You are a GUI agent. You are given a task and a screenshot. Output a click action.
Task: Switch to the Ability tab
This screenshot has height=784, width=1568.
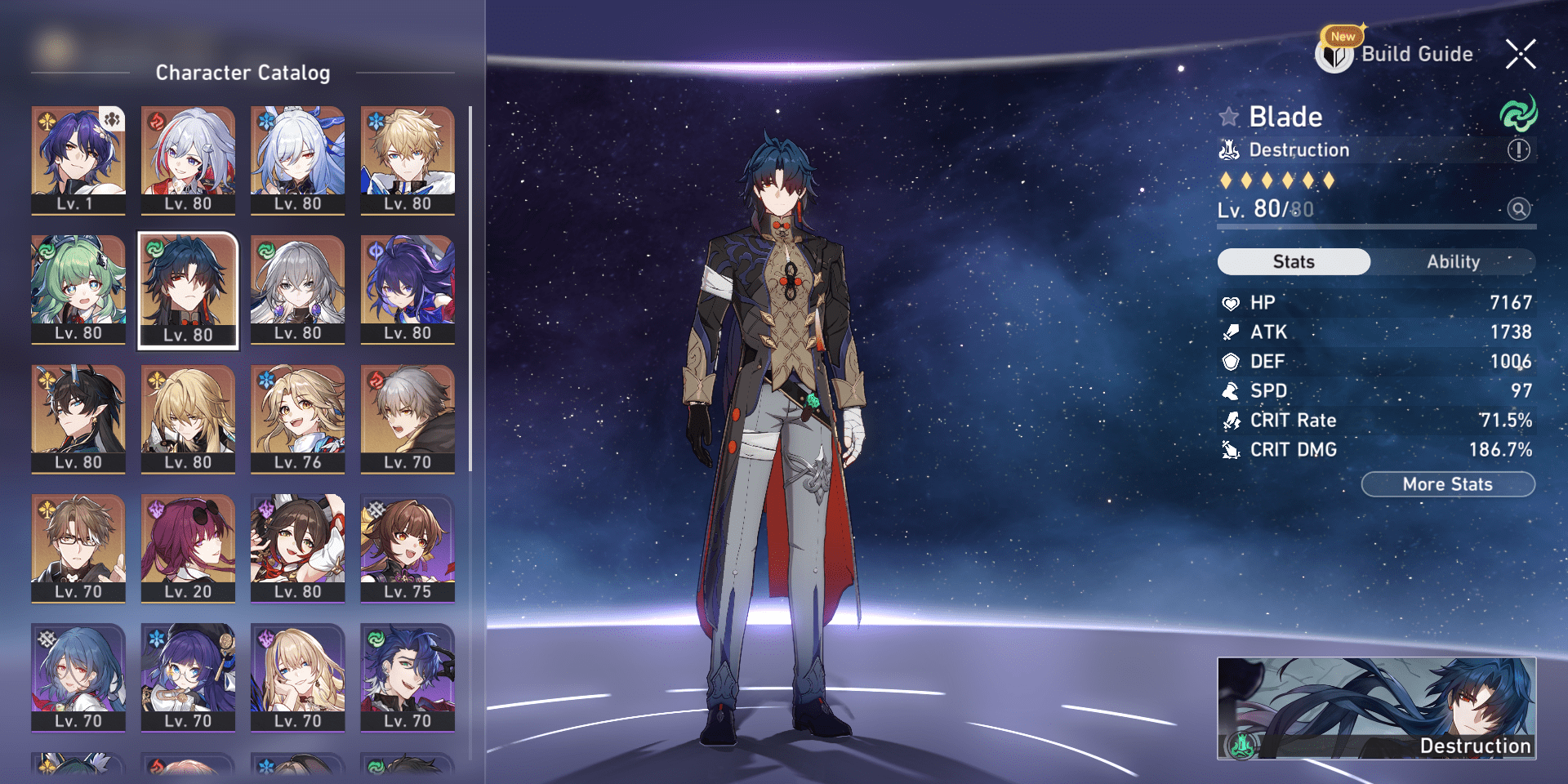[x=1455, y=261]
